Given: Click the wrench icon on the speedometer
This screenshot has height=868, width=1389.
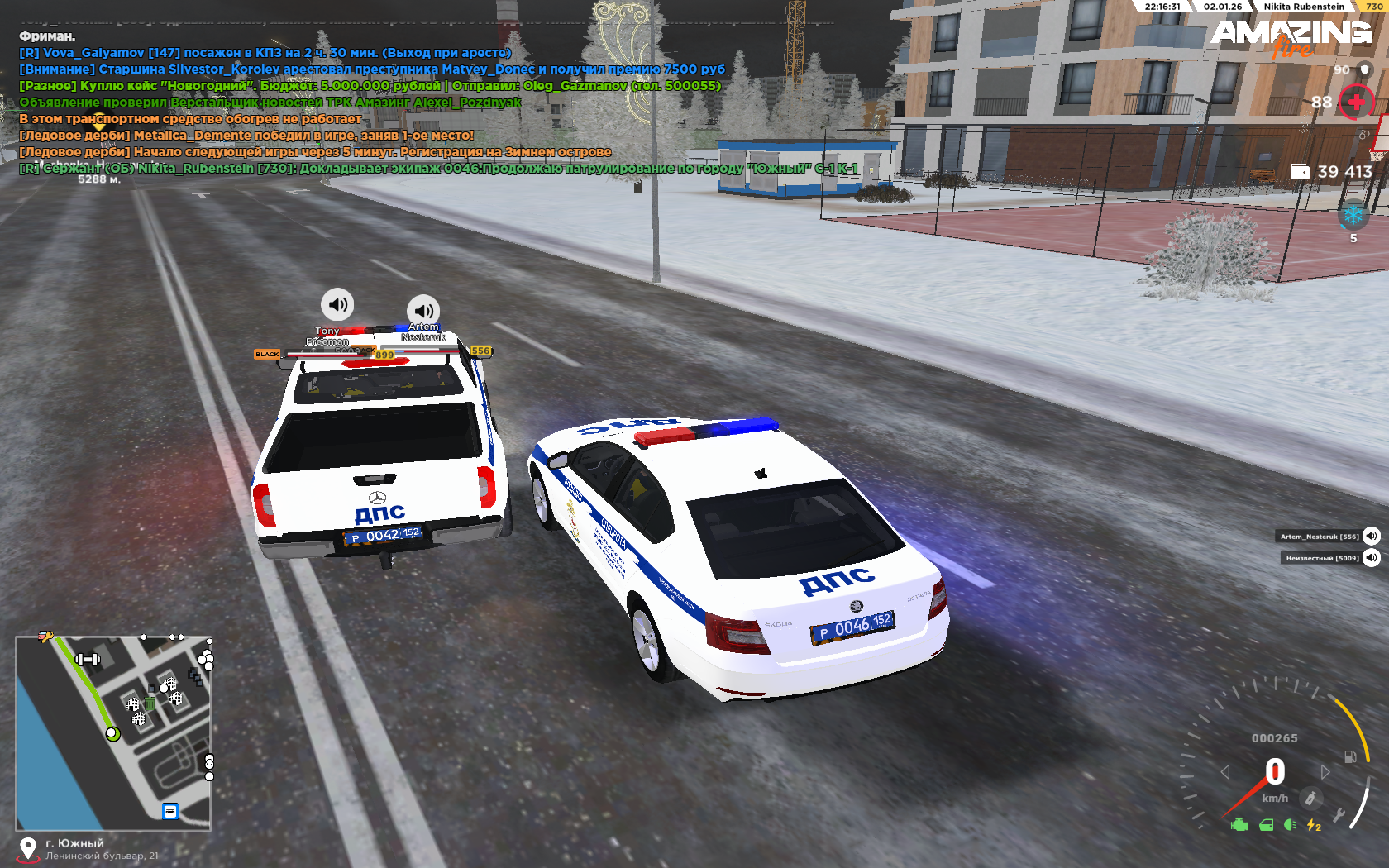Looking at the screenshot, I should [x=1339, y=816].
